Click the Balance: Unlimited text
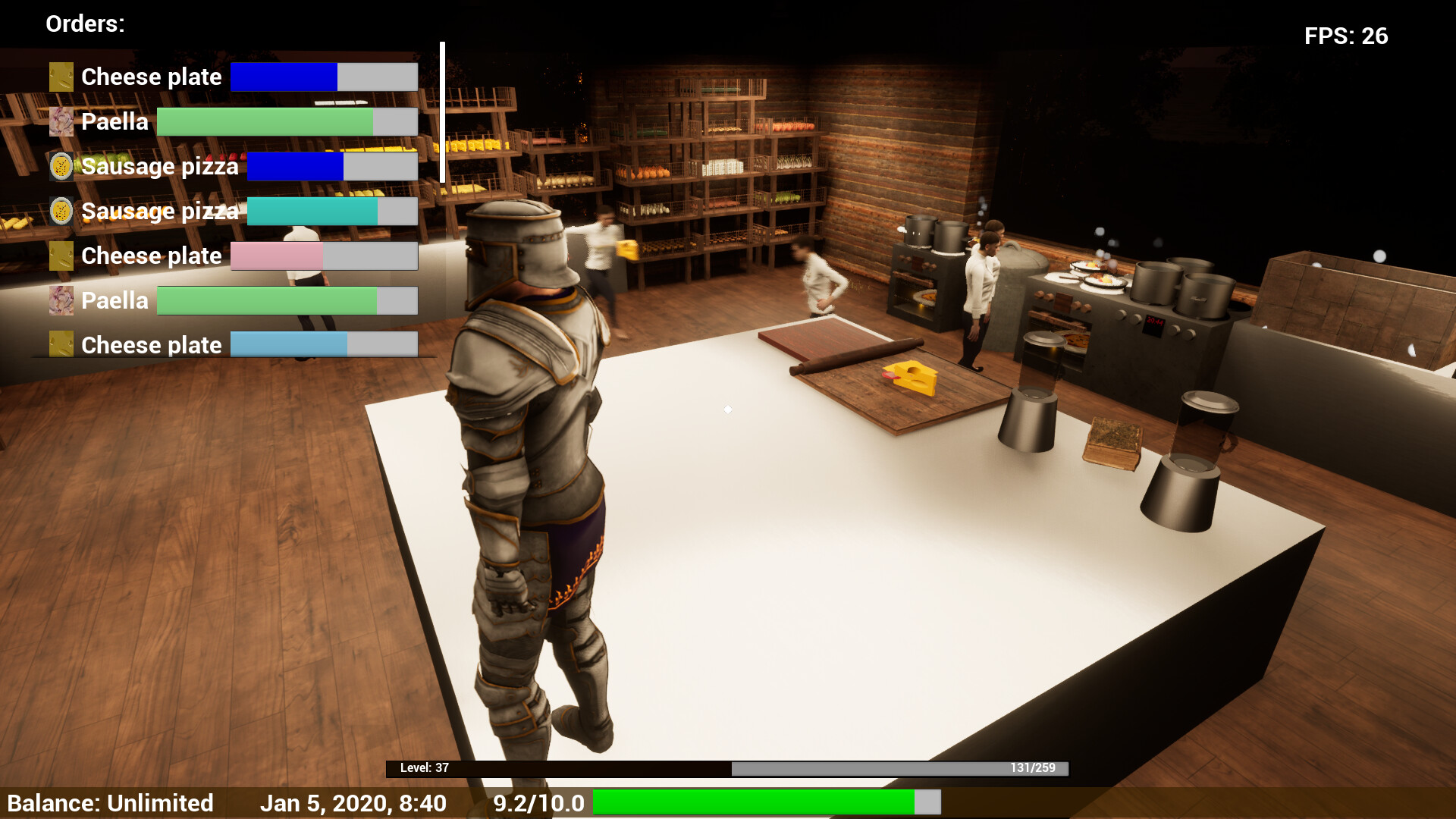The height and width of the screenshot is (819, 1456). pyautogui.click(x=114, y=803)
